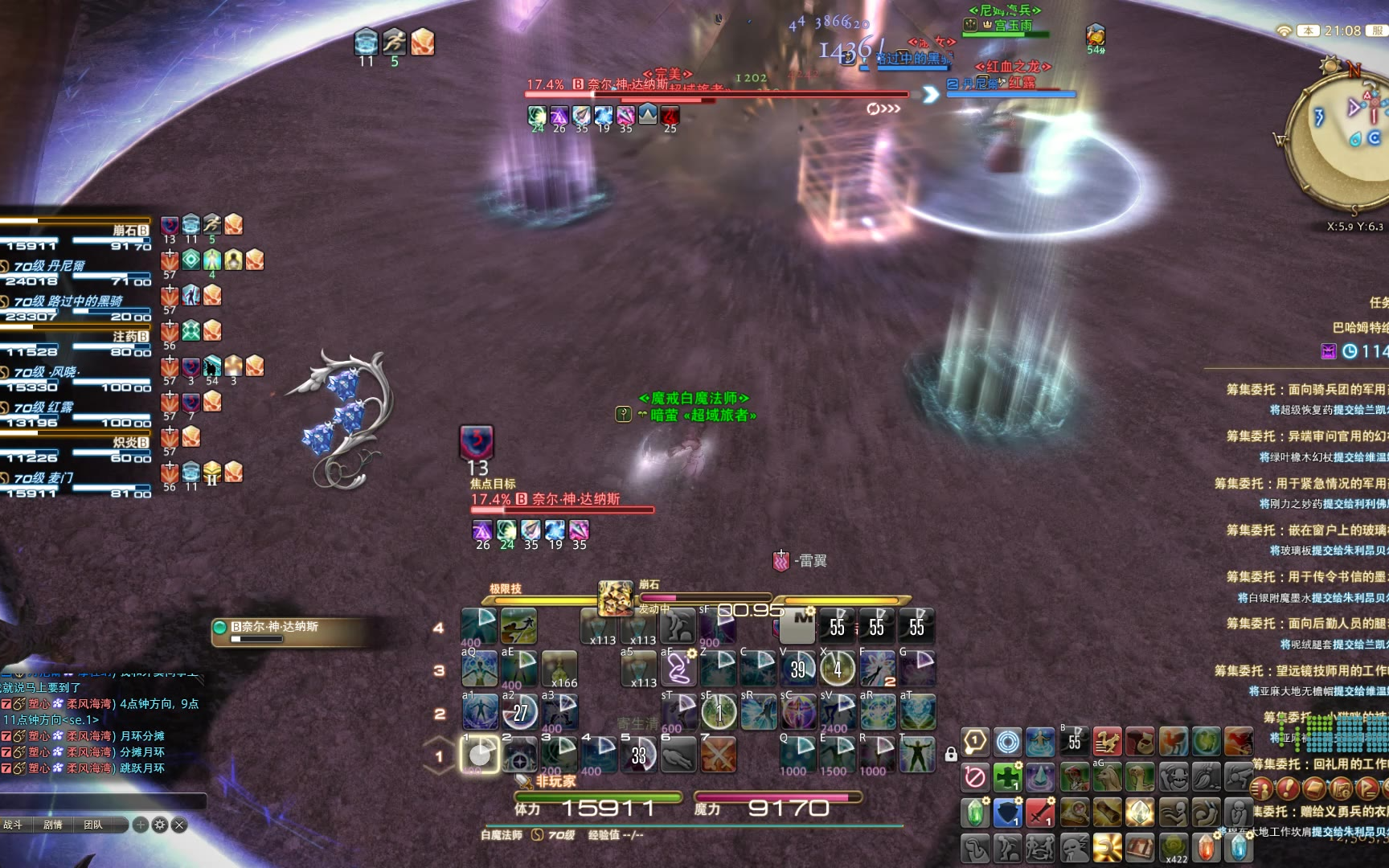Activate the crossed swords ability in slot 7

pyautogui.click(x=718, y=755)
